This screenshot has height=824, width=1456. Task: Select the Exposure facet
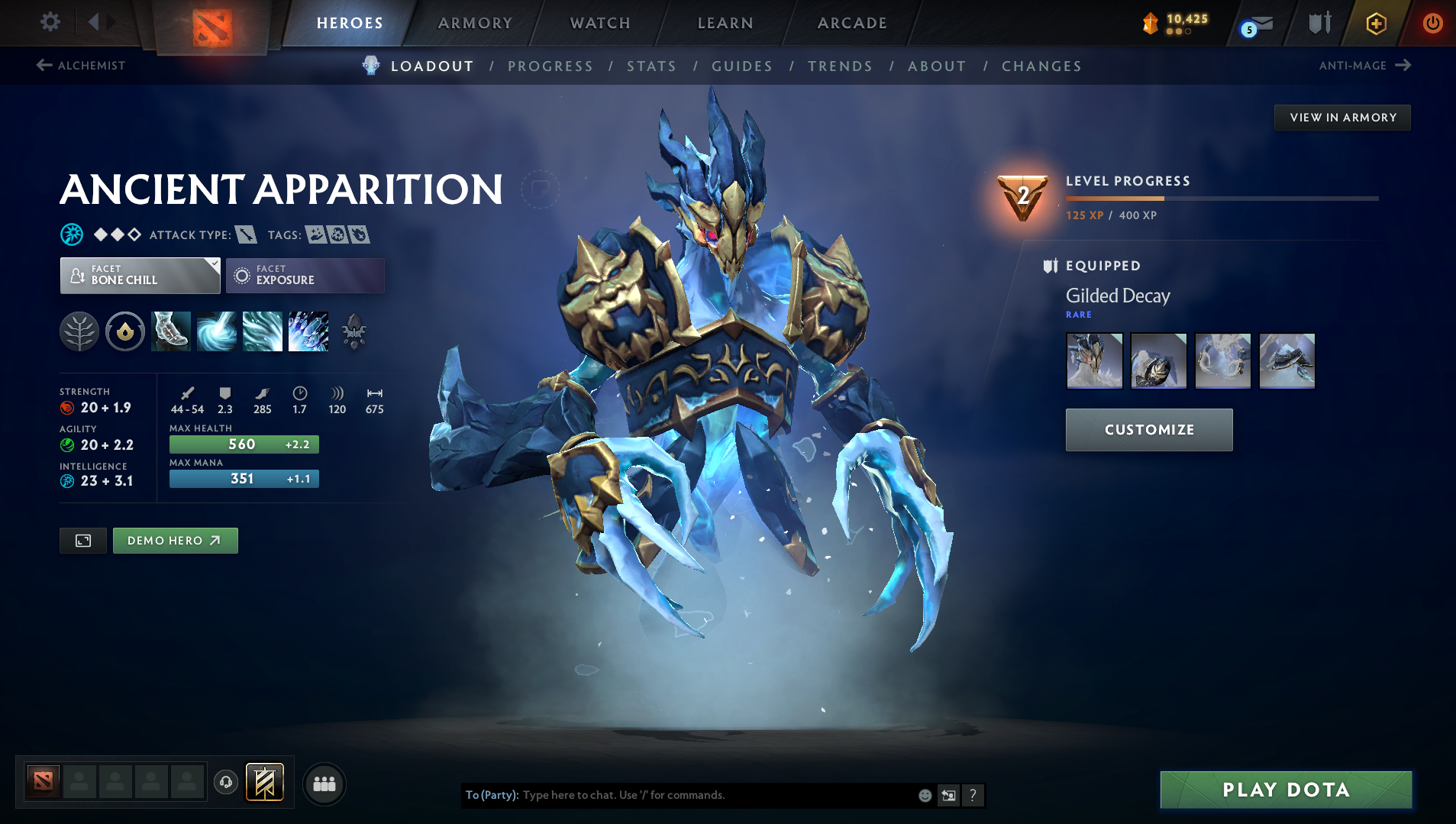pyautogui.click(x=305, y=275)
